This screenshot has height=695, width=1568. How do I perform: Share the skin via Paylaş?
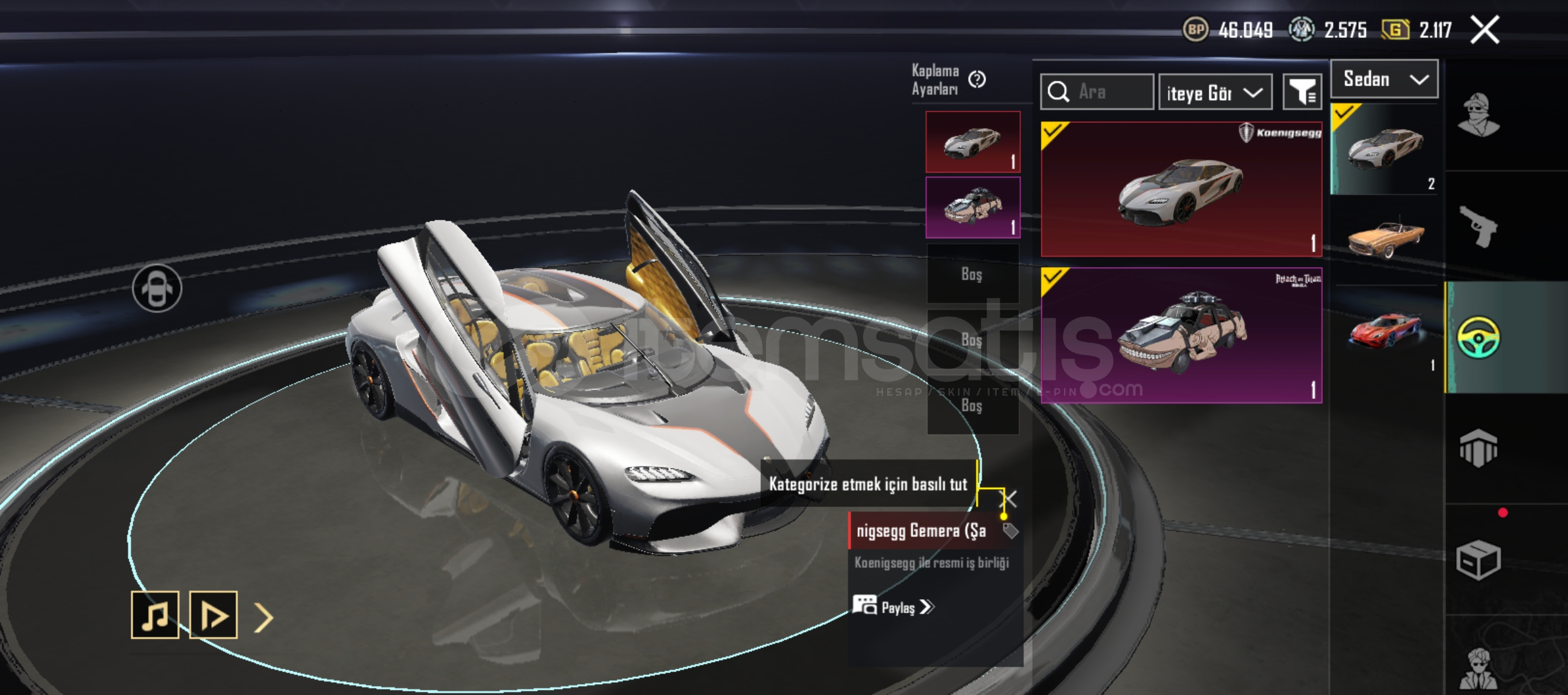coord(893,607)
